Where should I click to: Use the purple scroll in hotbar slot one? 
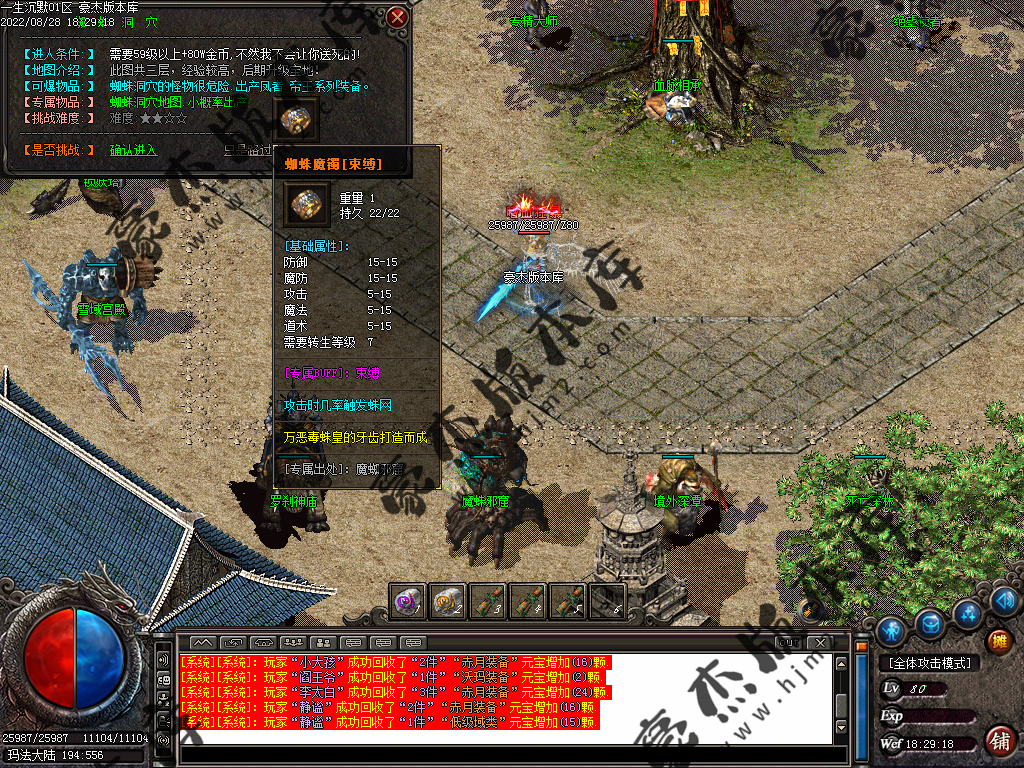408,600
